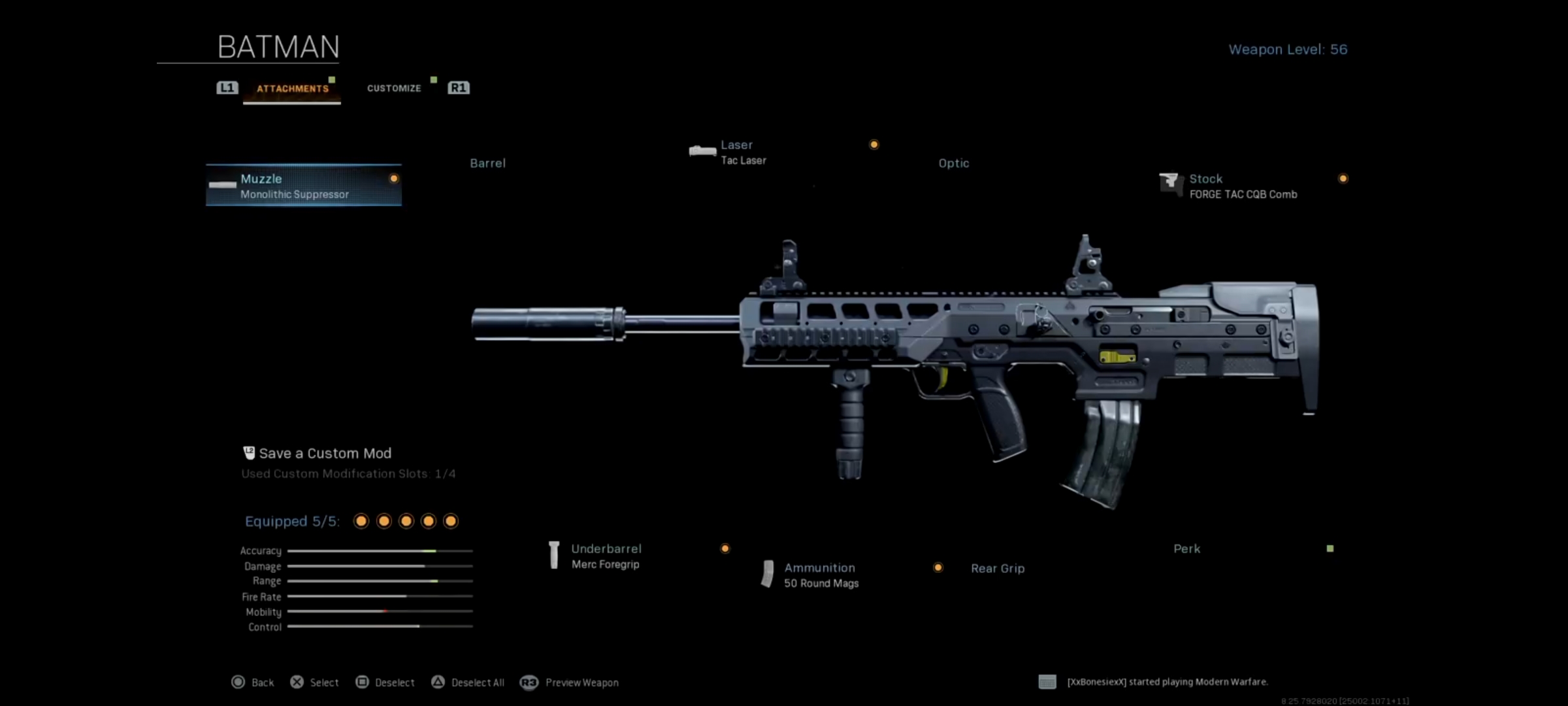This screenshot has width=1568, height=706.
Task: Open the Optic attachment slot
Action: click(x=953, y=163)
